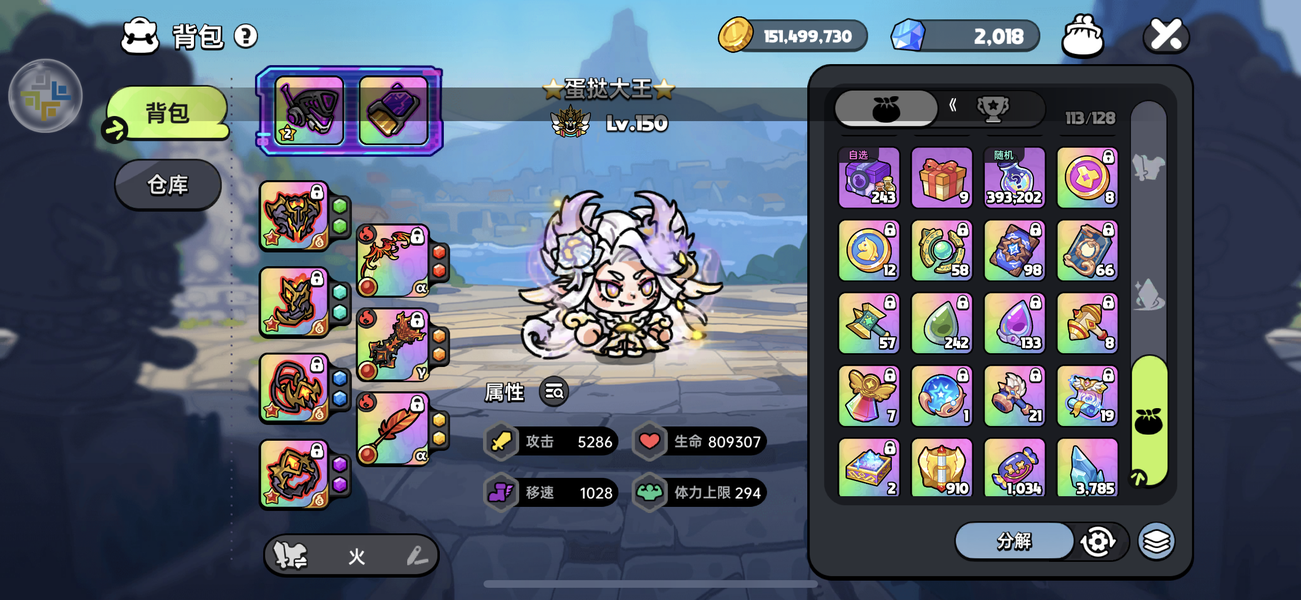
Task: Switch to the 背包 tab
Action: [167, 113]
